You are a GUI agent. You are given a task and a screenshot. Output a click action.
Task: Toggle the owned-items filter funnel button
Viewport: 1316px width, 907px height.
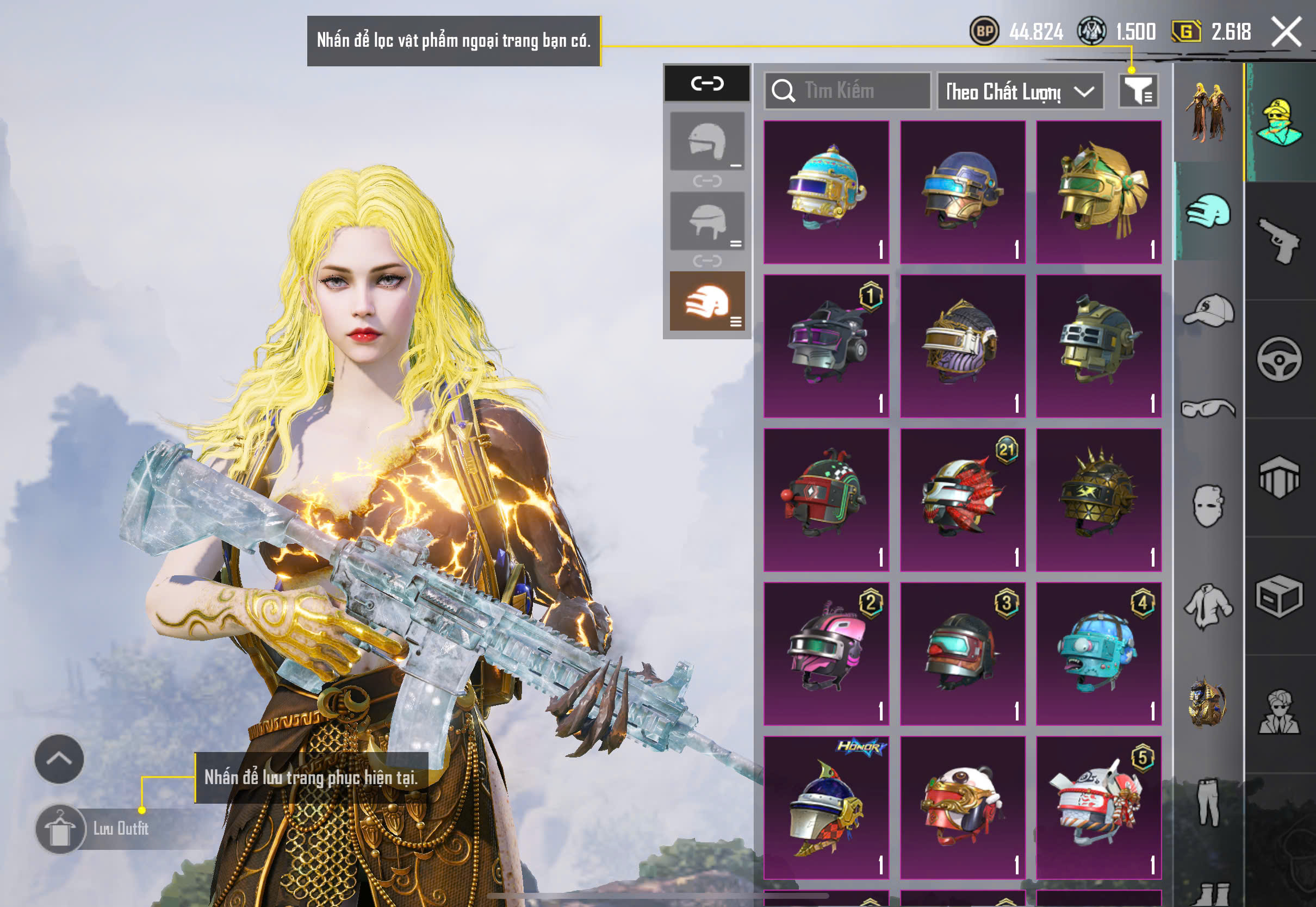coord(1138,91)
